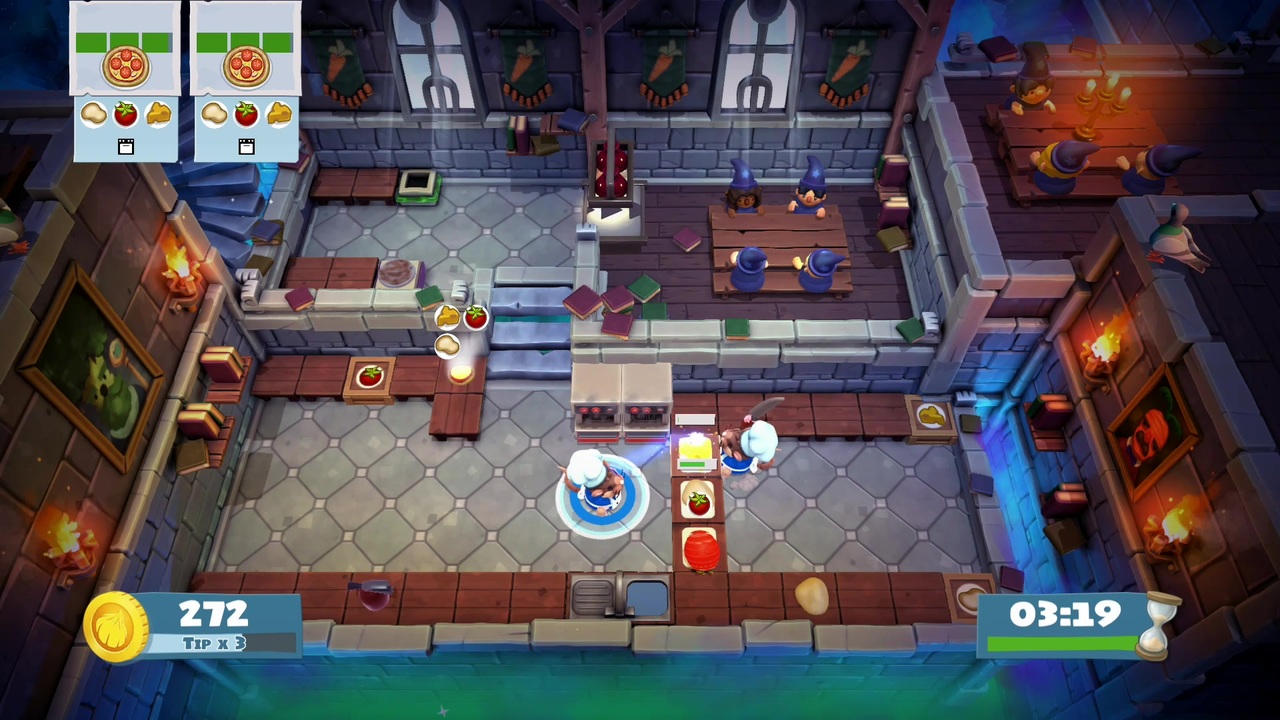The height and width of the screenshot is (720, 1280).
Task: Click the 03:19 countdown timer
Action: click(1067, 614)
